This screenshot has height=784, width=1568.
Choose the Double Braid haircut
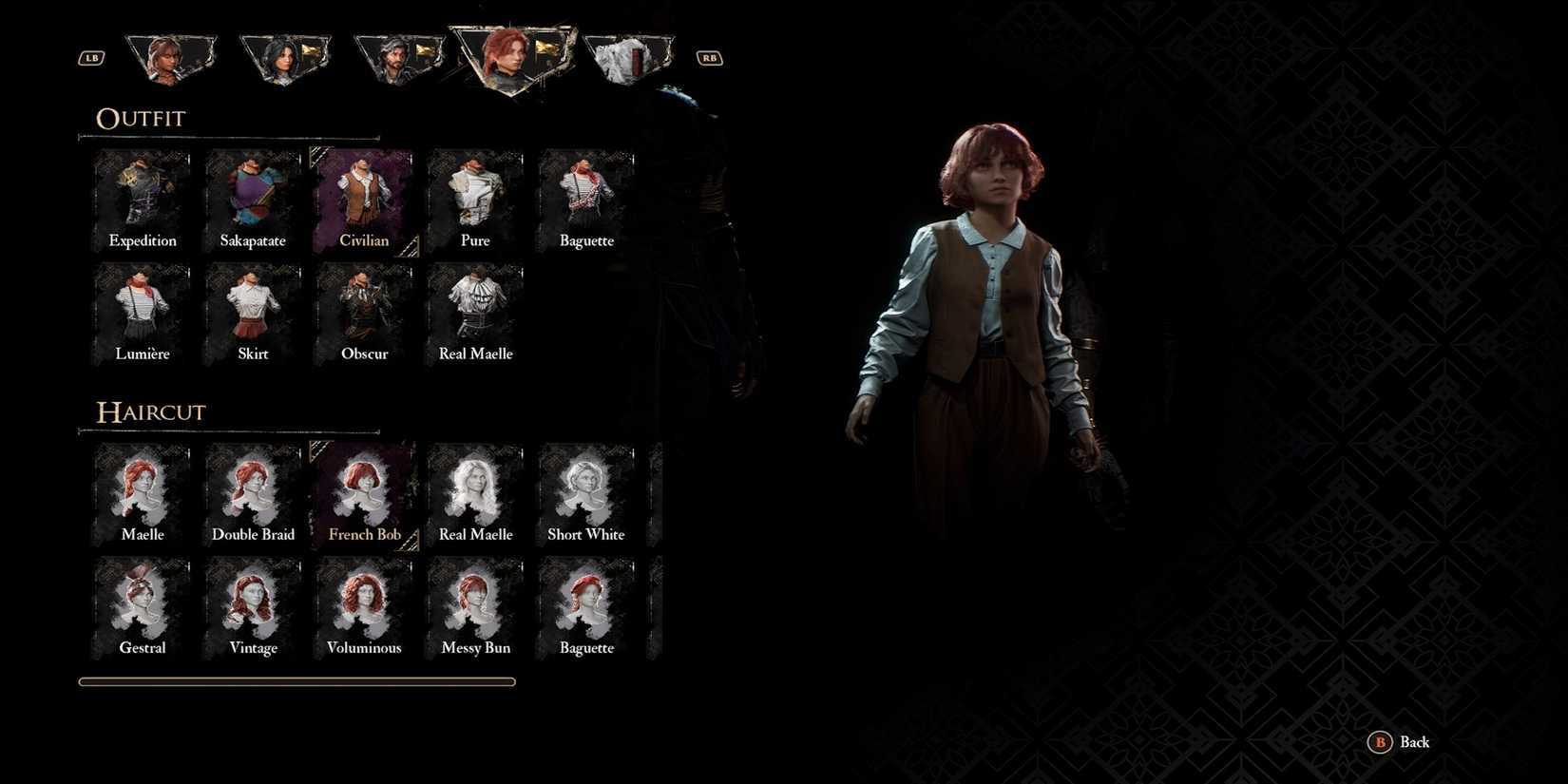253,489
